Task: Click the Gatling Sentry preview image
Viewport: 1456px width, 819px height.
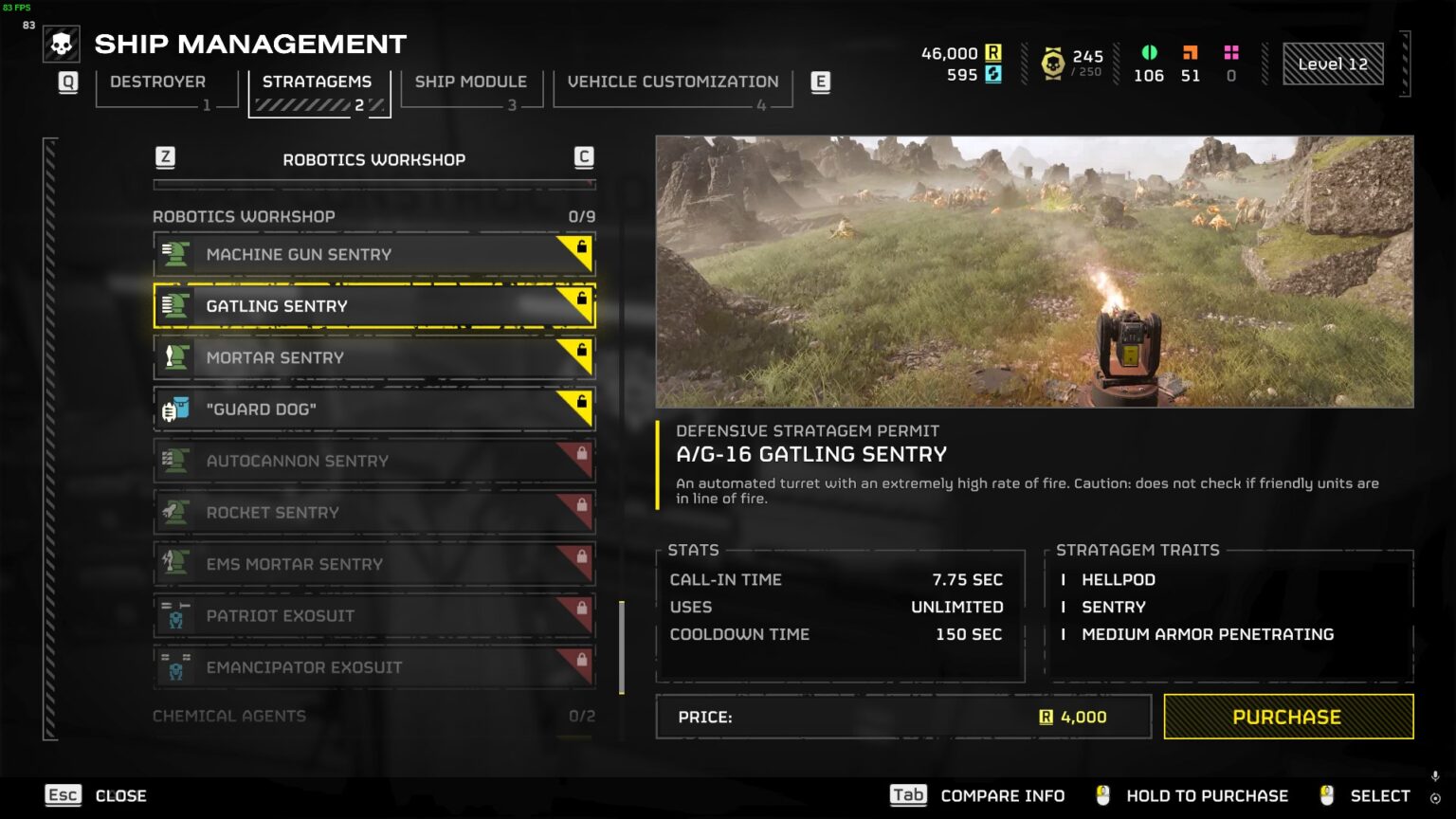Action: click(1034, 271)
